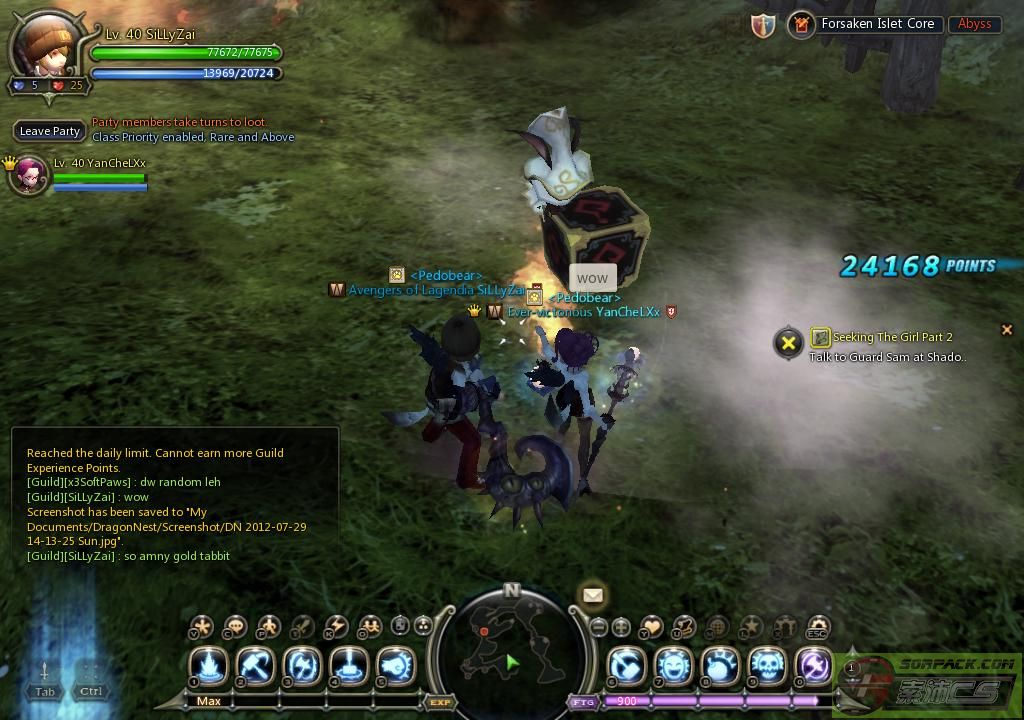Click the guild chat log panel
The width and height of the screenshot is (1024, 720).
pyautogui.click(x=175, y=505)
